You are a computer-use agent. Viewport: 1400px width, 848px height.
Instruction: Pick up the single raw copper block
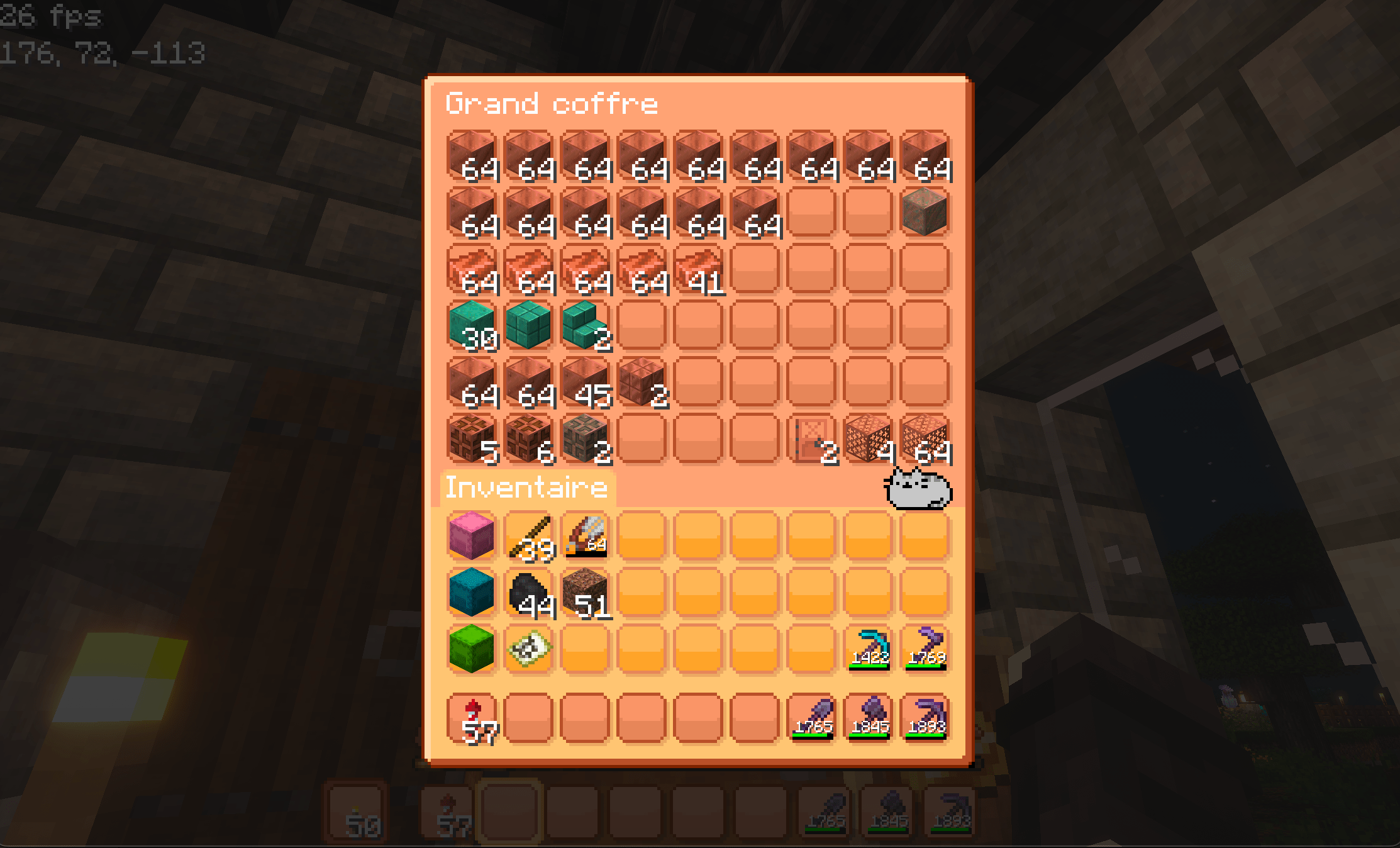[x=925, y=211]
